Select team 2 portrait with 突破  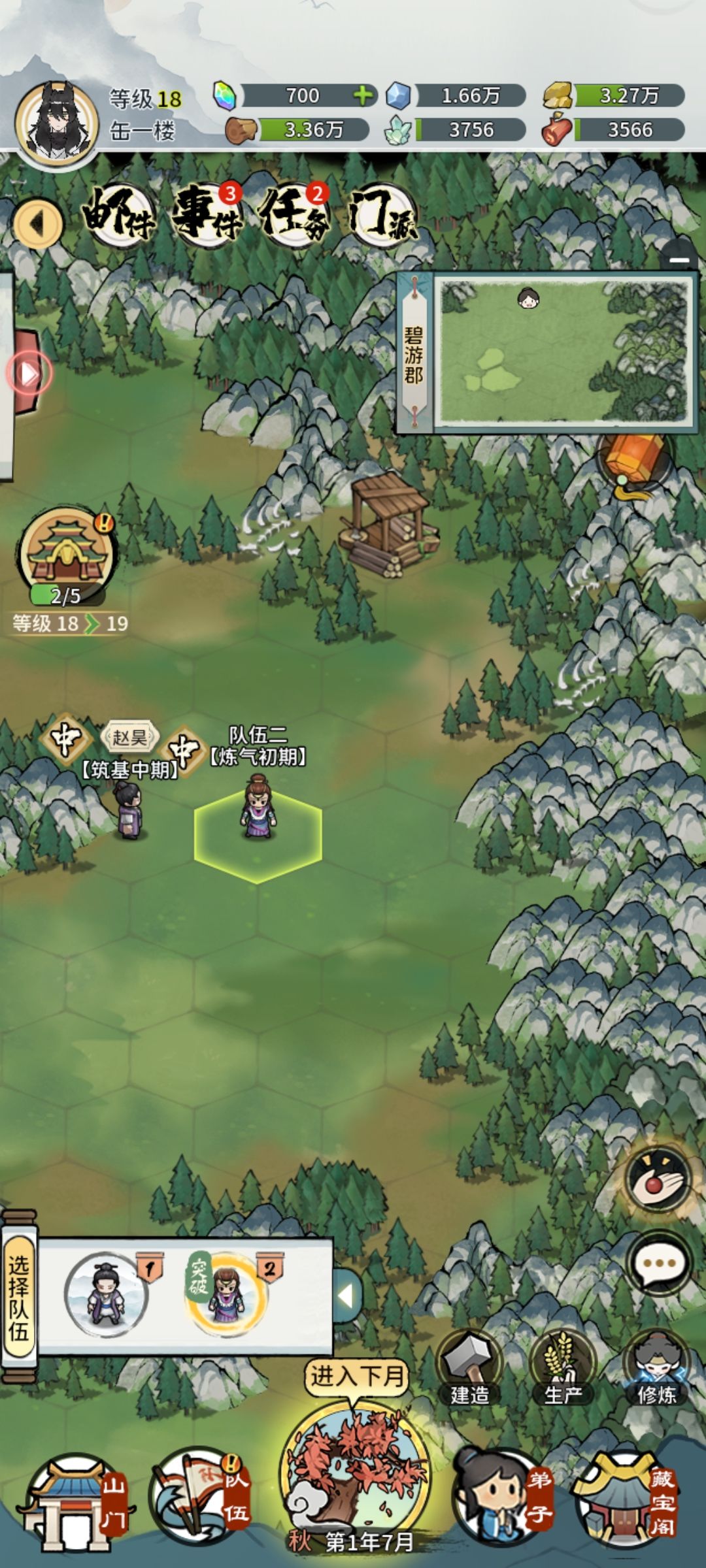pyautogui.click(x=226, y=1295)
